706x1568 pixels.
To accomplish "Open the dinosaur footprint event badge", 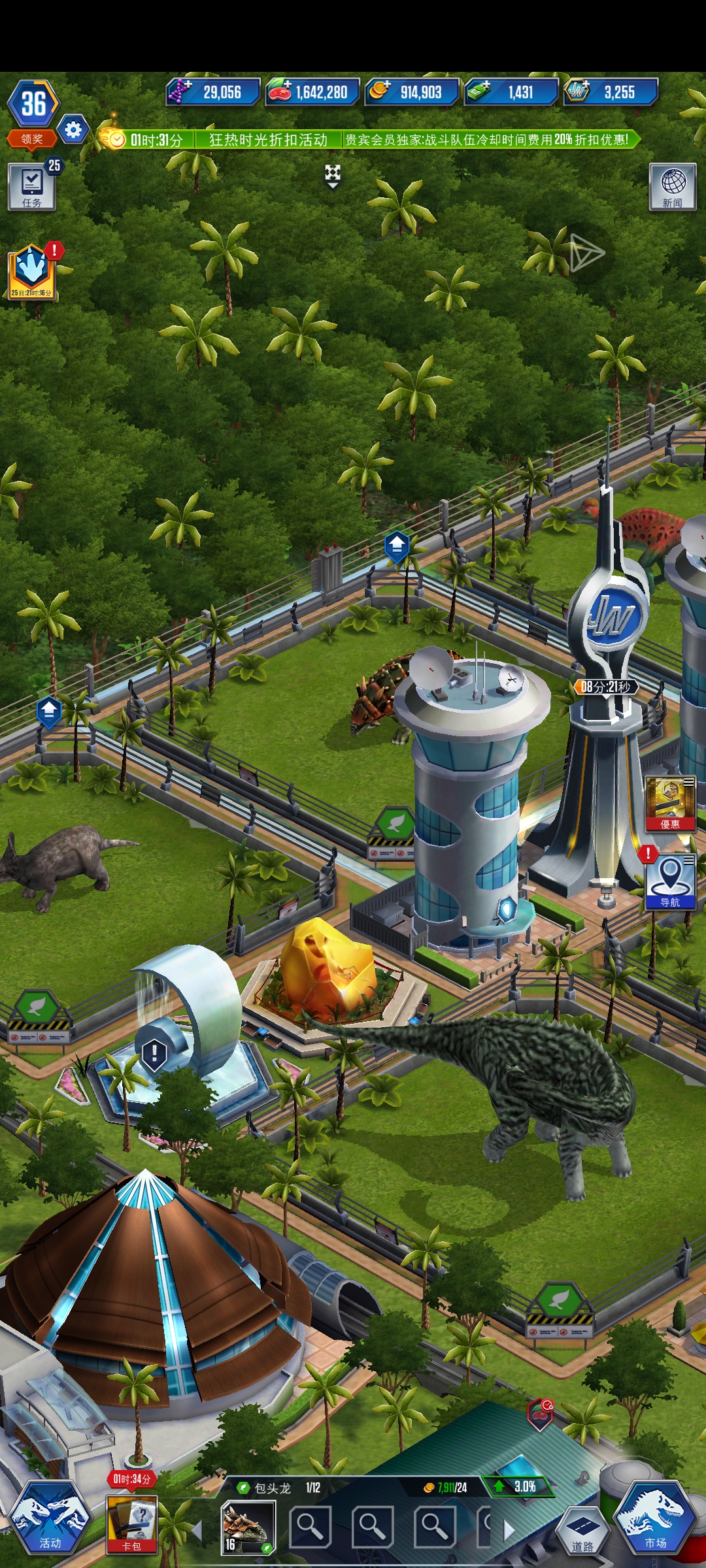I will coord(32,272).
